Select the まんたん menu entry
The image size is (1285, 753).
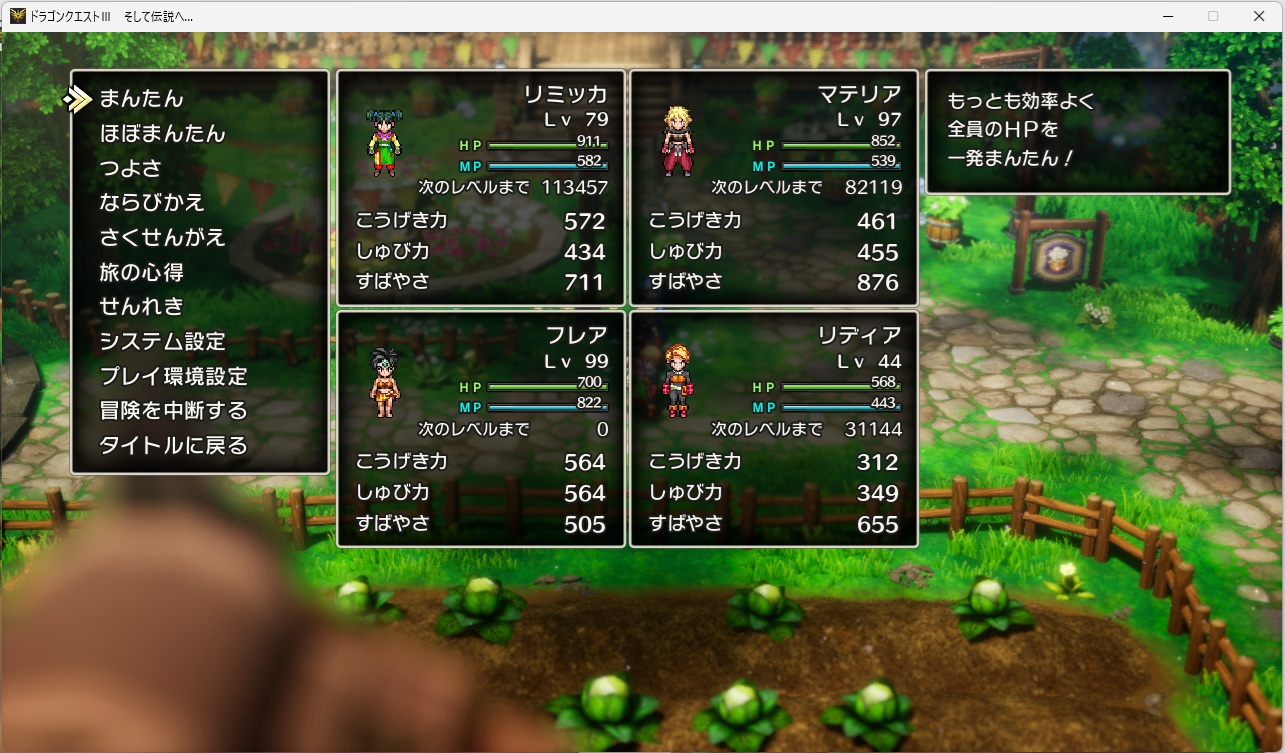(x=141, y=99)
